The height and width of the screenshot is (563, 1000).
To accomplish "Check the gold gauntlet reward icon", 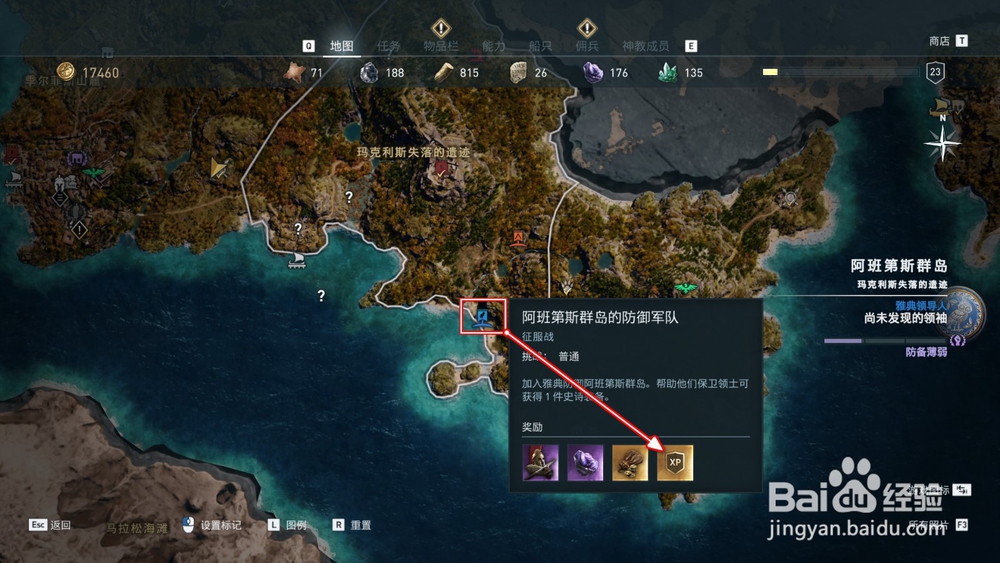I will pos(630,463).
